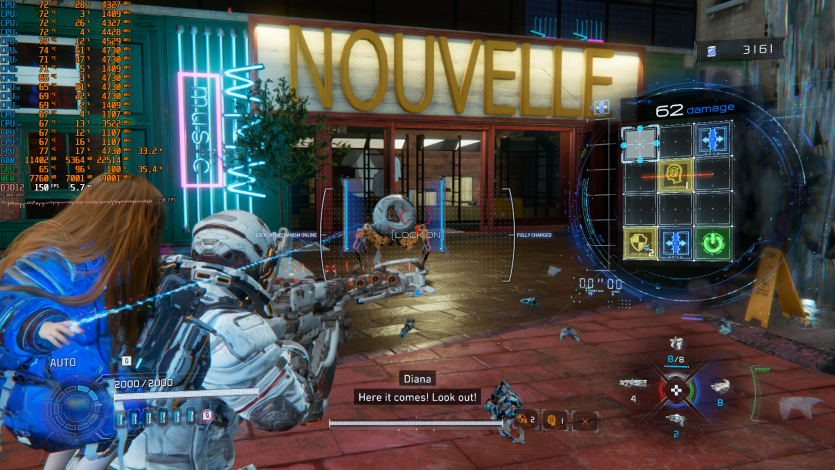The image size is (835, 470).
Task: Click the red crossed-out cartridge slot
Action: [207, 414]
